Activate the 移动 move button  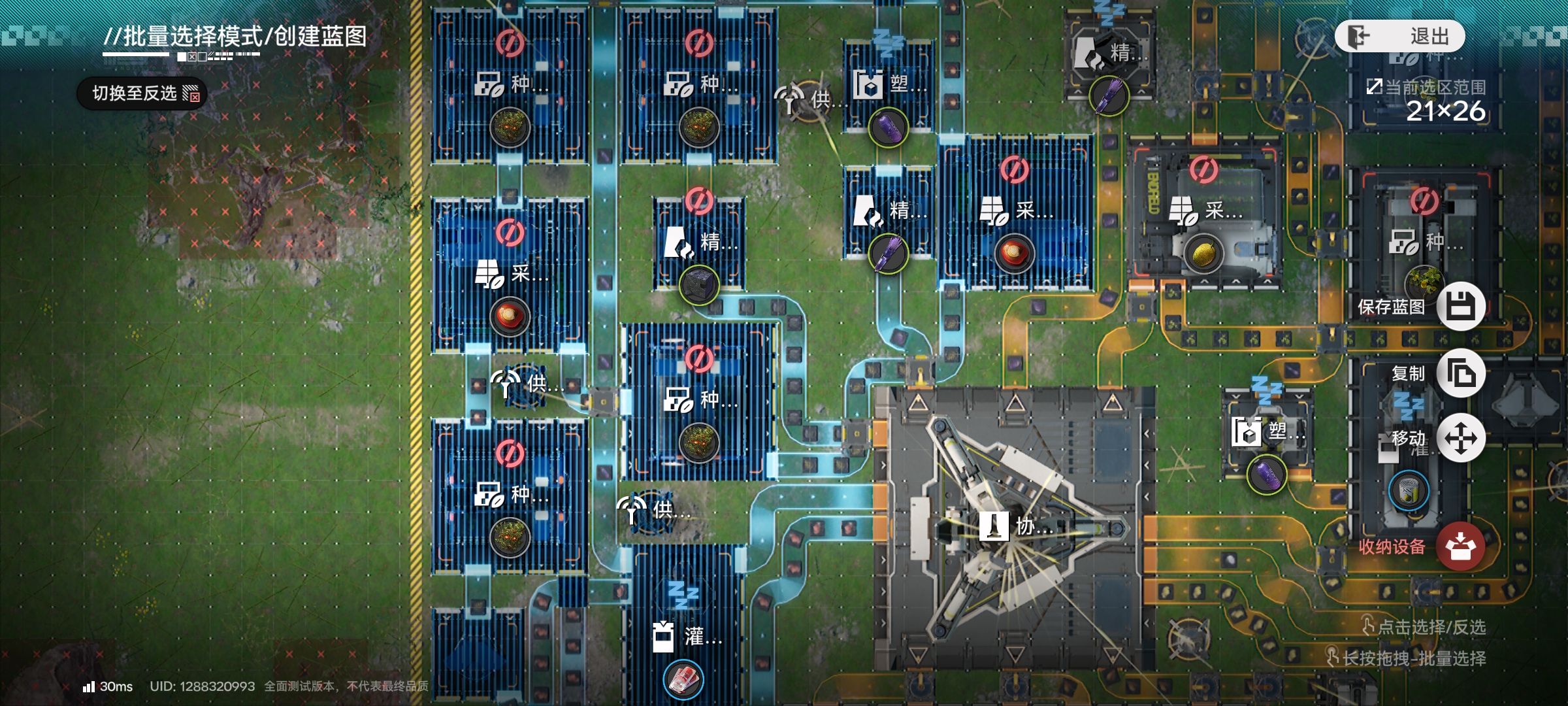(x=1461, y=438)
